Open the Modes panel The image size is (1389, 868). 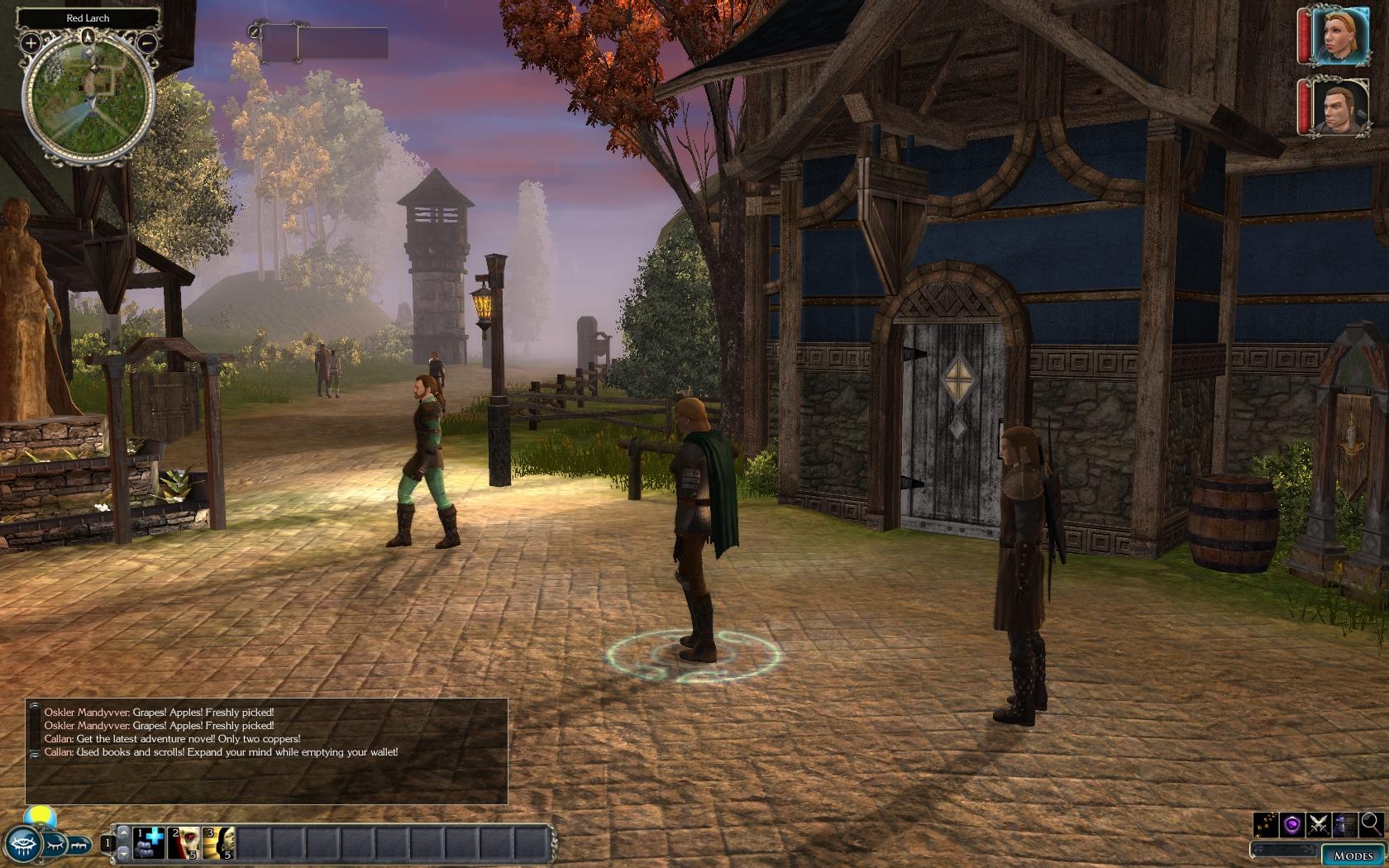pyautogui.click(x=1353, y=855)
